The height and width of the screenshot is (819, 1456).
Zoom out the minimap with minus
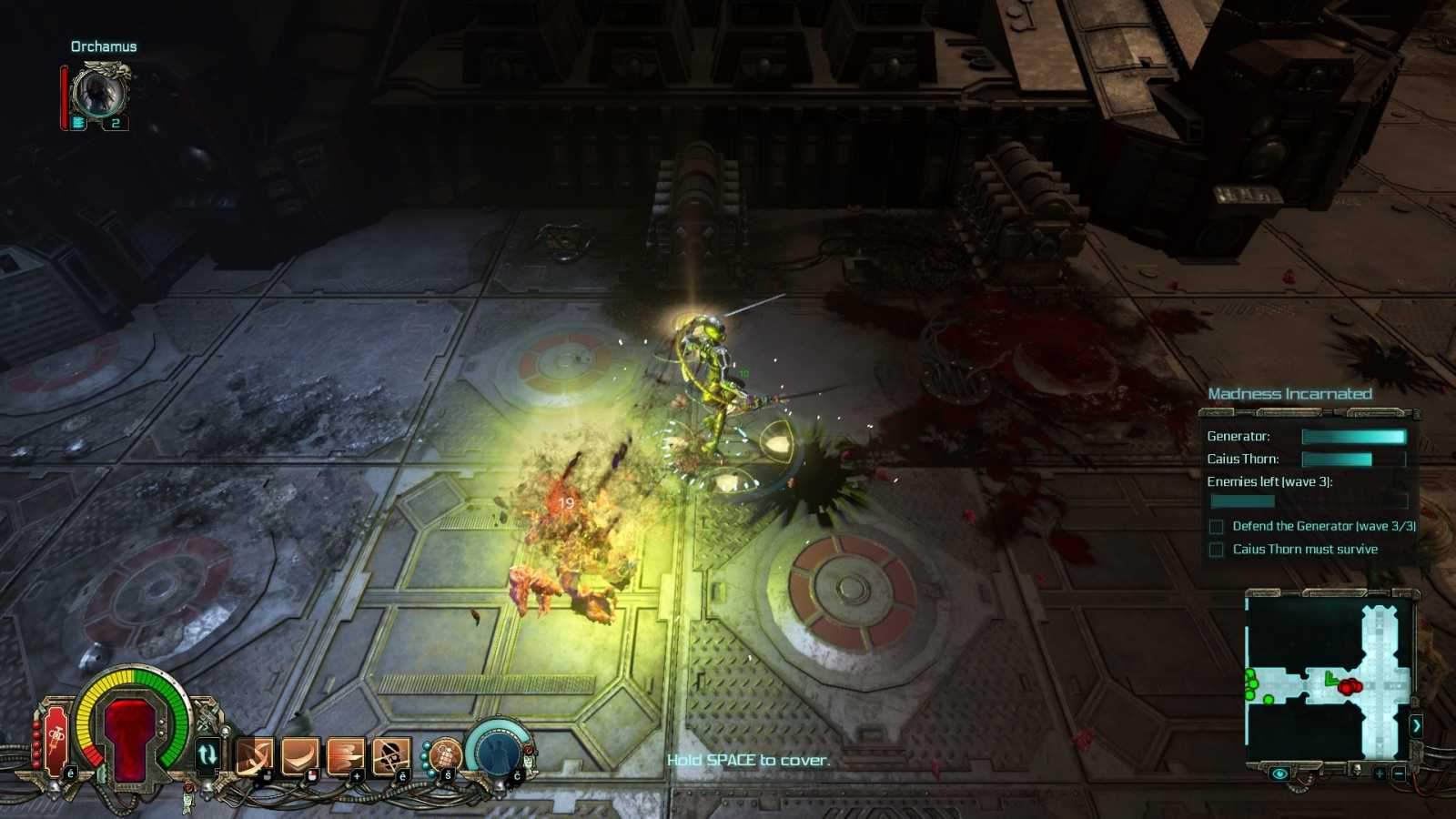(x=1399, y=773)
